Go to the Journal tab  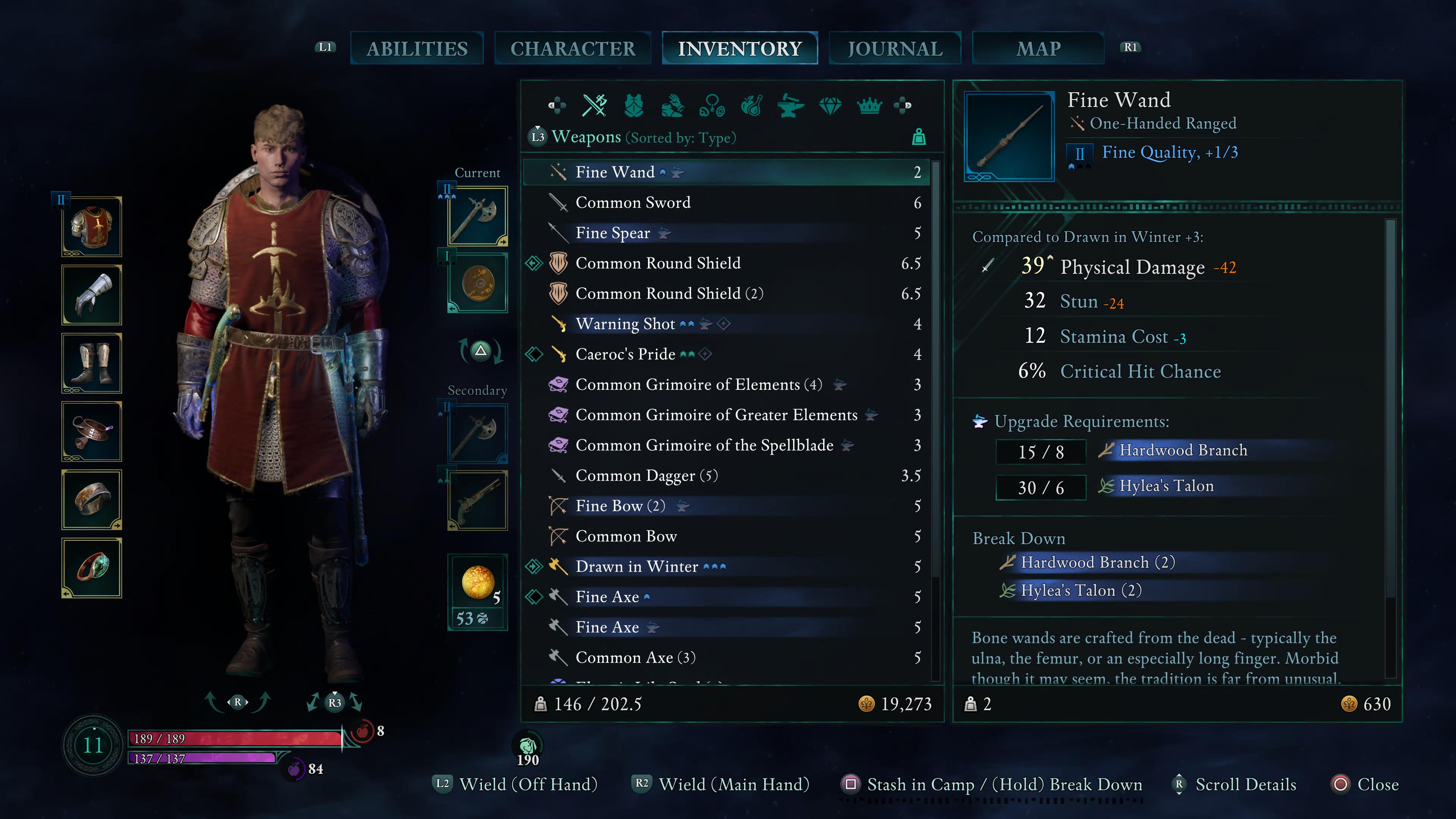pyautogui.click(x=895, y=49)
